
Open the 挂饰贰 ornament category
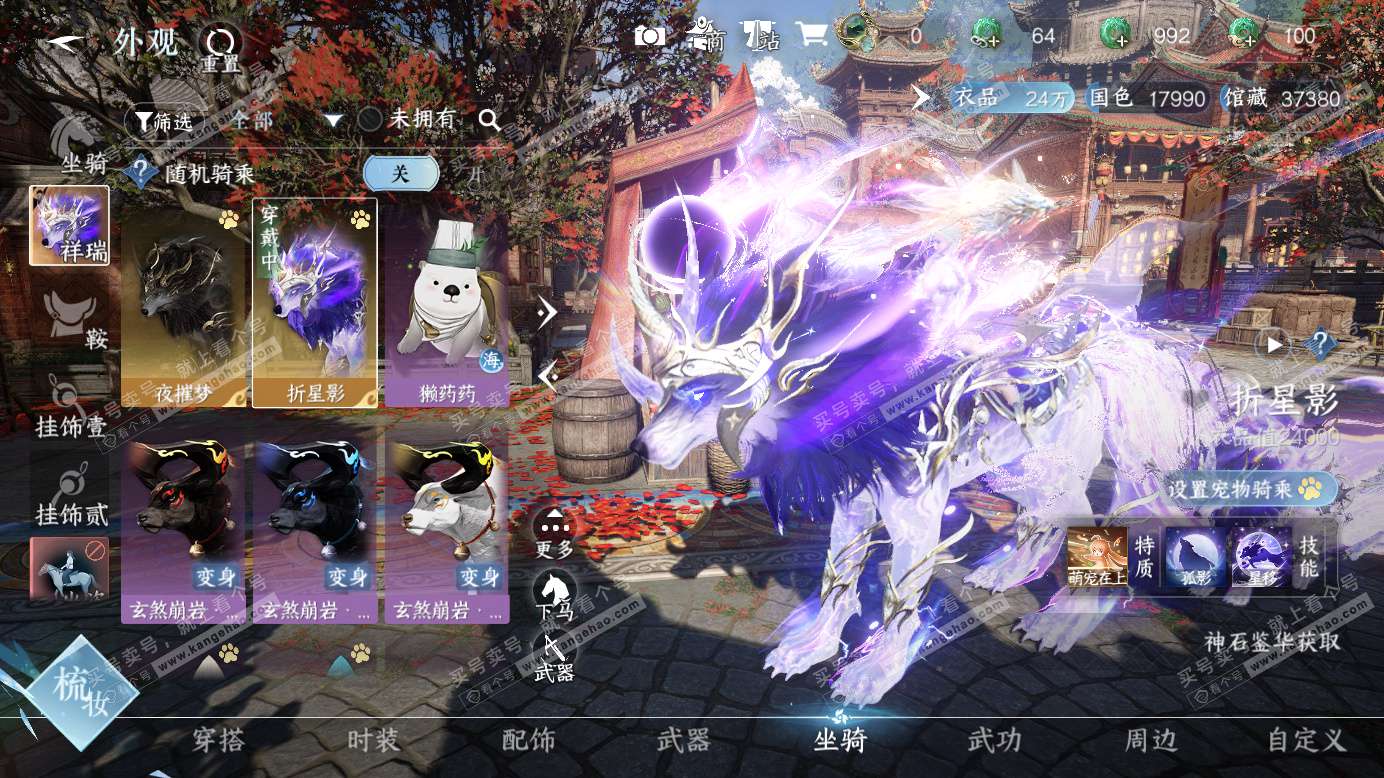tap(70, 495)
